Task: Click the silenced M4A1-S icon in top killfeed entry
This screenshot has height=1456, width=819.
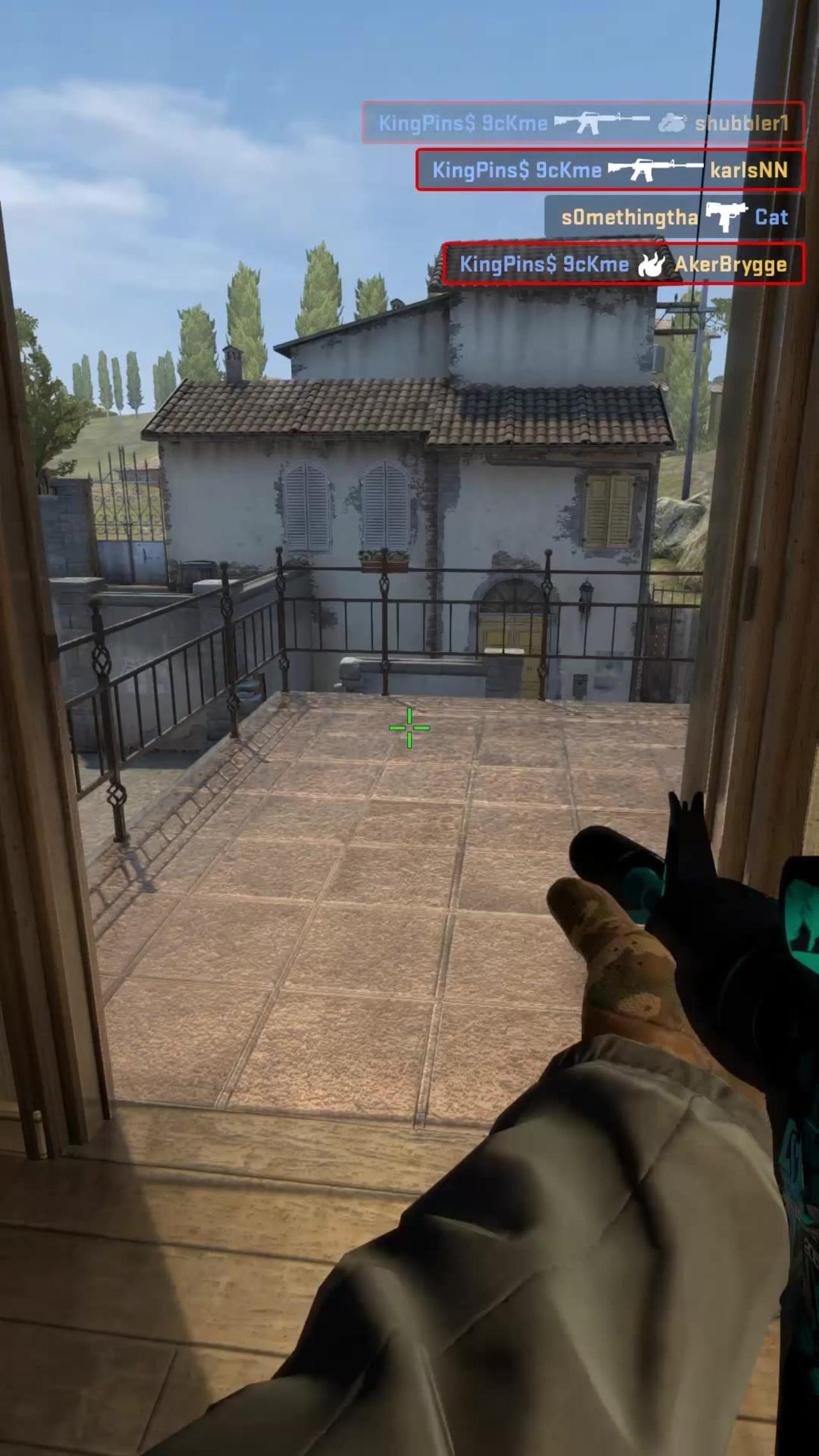Action: coord(595,123)
